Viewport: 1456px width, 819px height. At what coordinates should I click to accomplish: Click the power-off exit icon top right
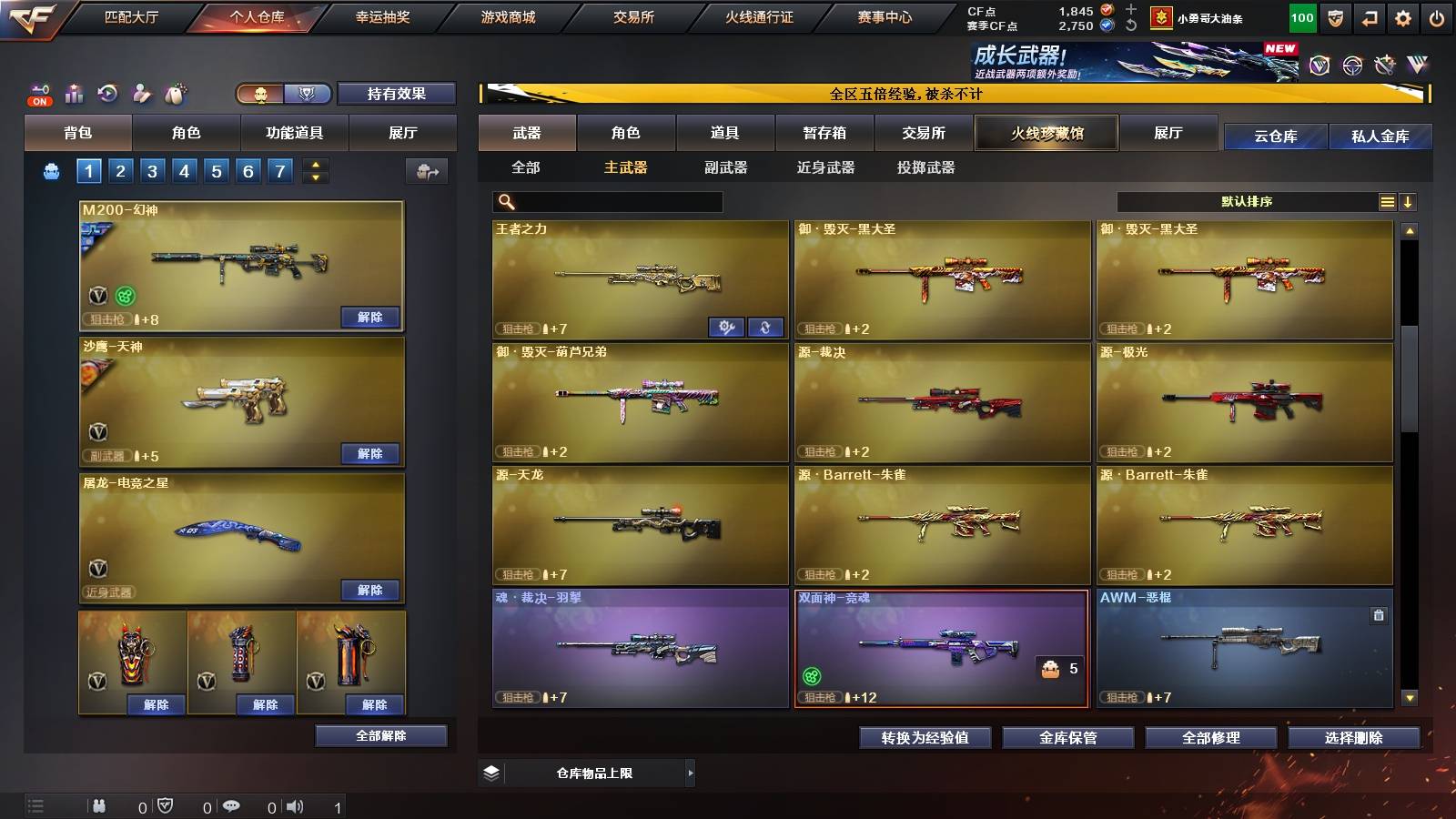coord(1438,16)
